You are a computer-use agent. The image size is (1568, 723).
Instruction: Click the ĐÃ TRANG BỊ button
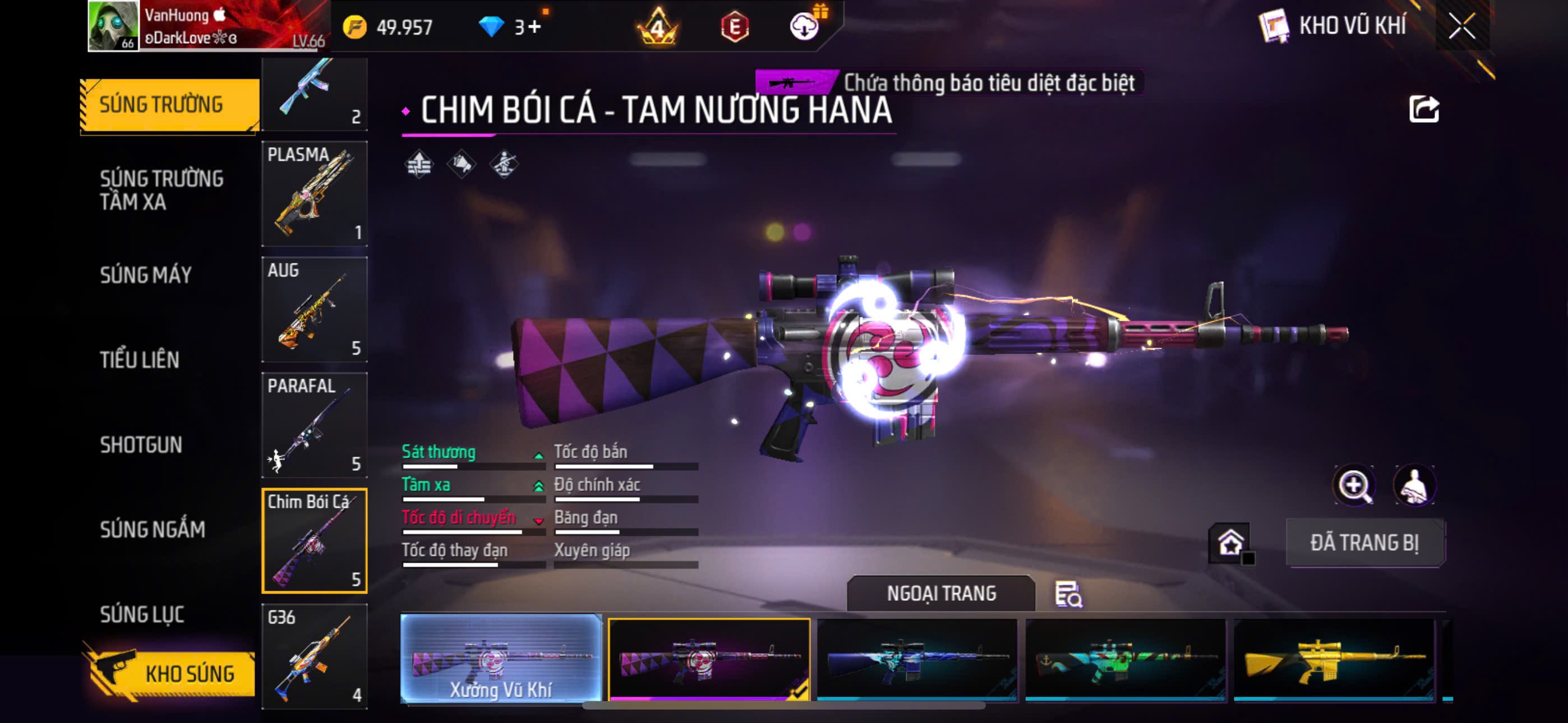pyautogui.click(x=1364, y=543)
